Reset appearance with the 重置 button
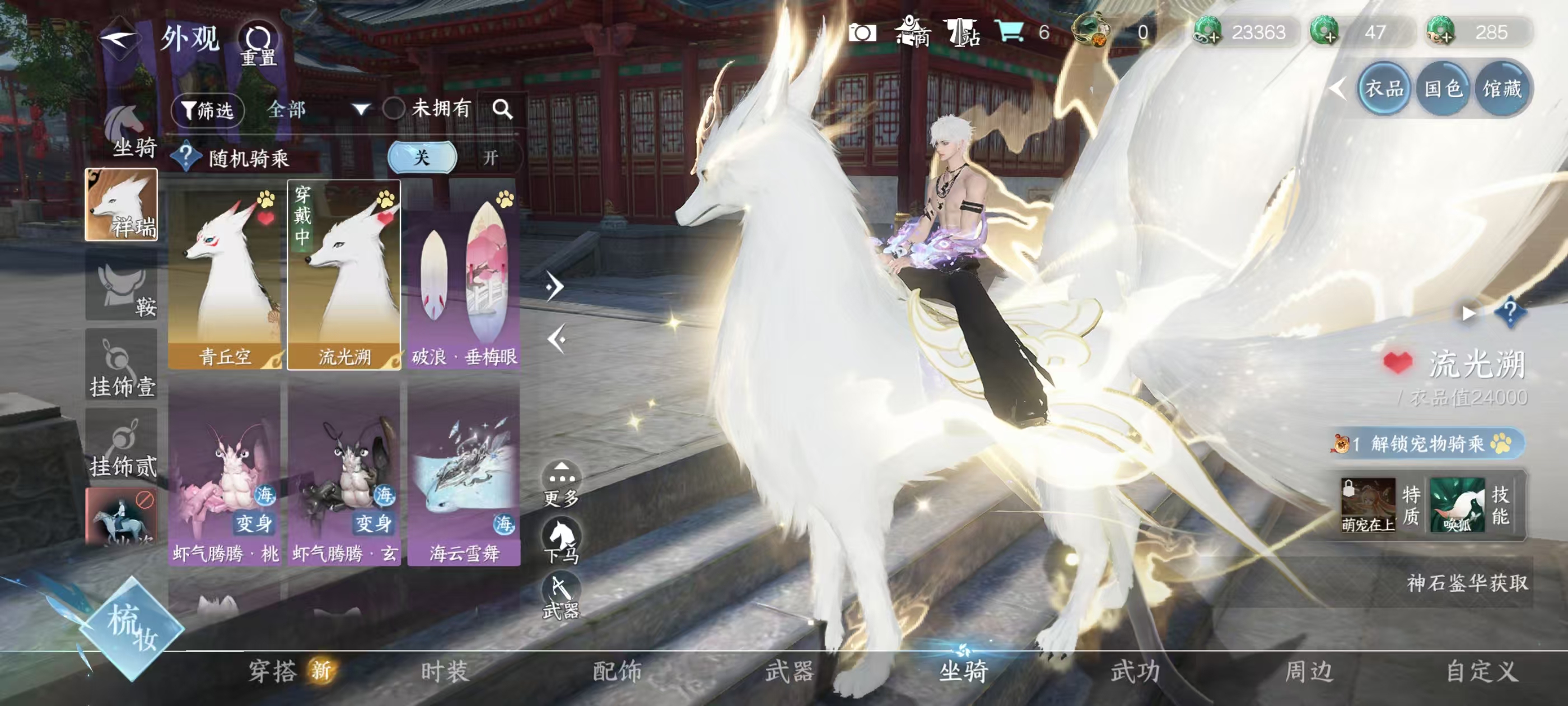The height and width of the screenshot is (706, 1568). 258,44
